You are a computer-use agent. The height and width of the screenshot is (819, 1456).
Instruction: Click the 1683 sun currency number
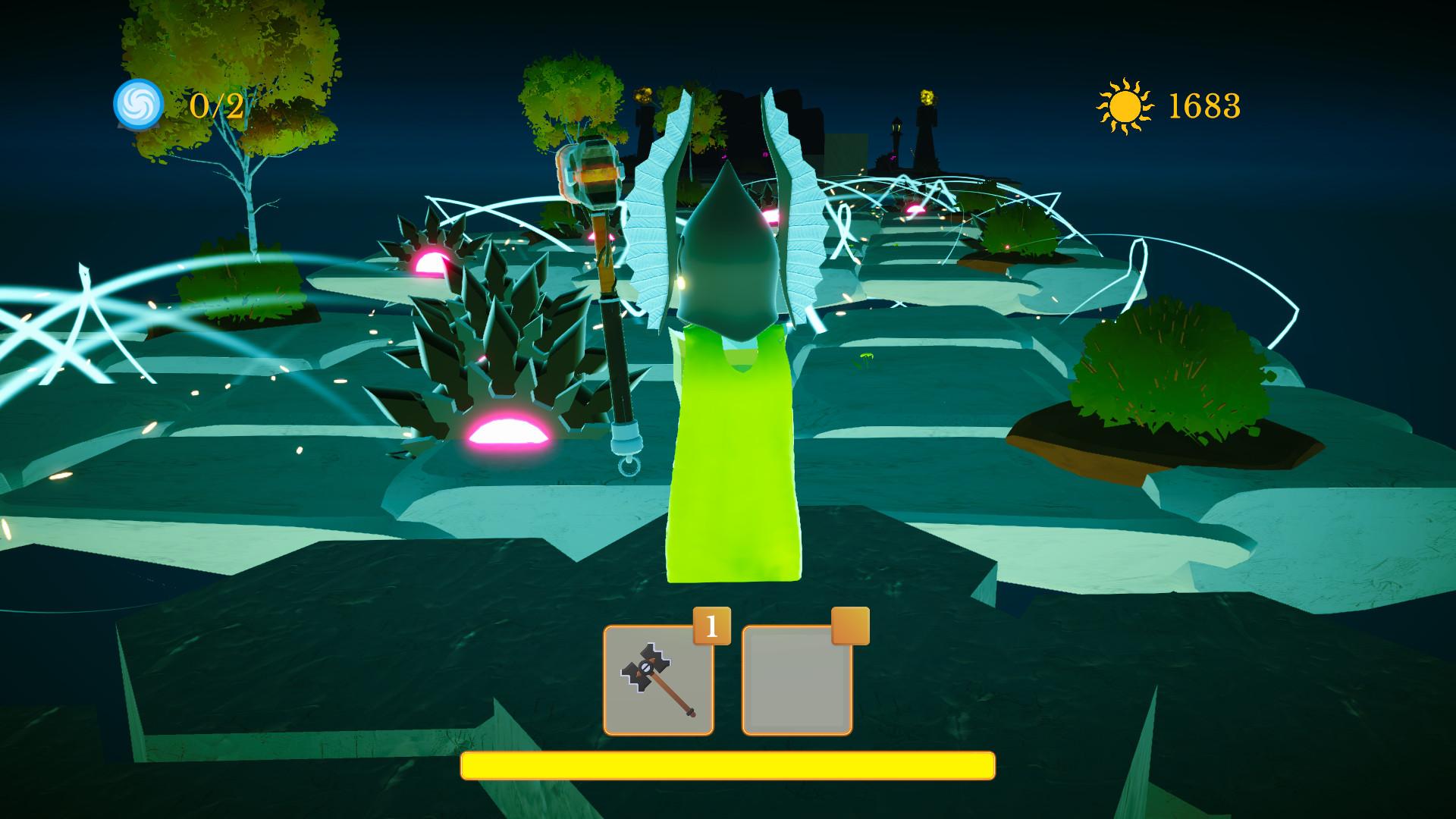[x=1206, y=106]
